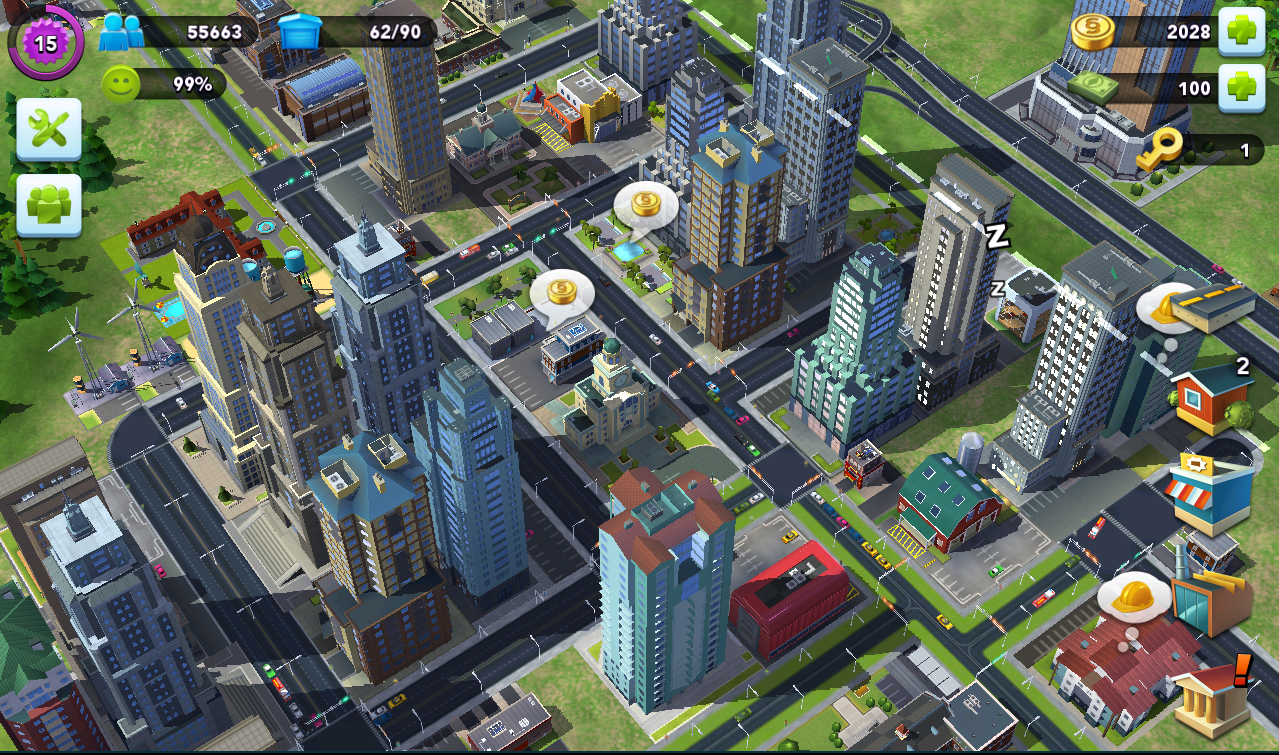Viewport: 1279px width, 755px height.
Task: Collect the coin bubble near the clock tower
Action: tap(562, 292)
